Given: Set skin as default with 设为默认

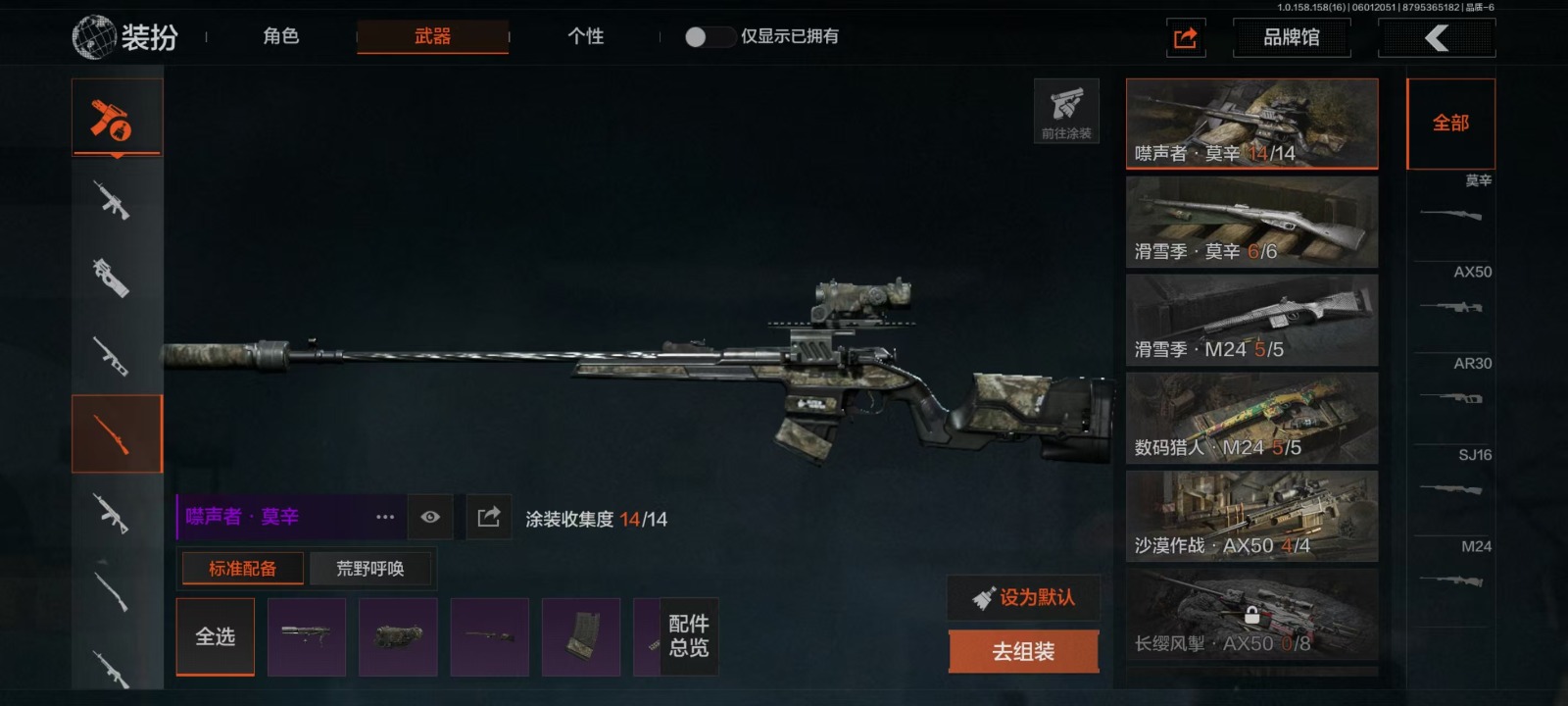Looking at the screenshot, I should [x=1023, y=597].
